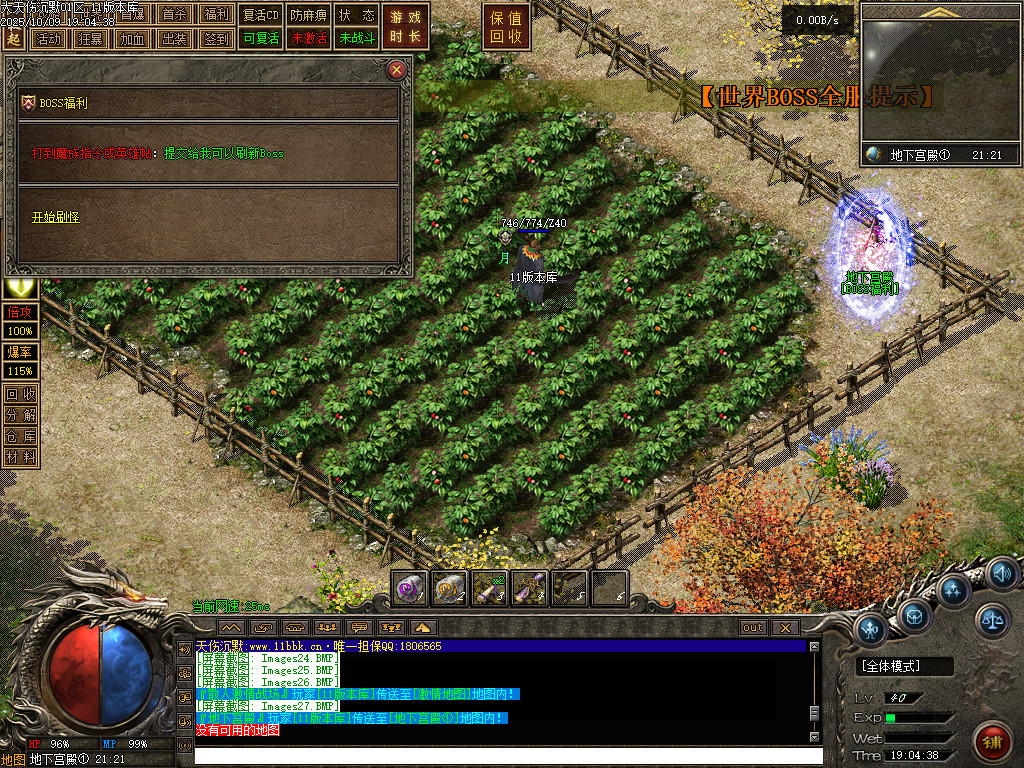Use the purple swirl item in hotbar
Image resolution: width=1024 pixels, height=768 pixels.
[x=410, y=589]
